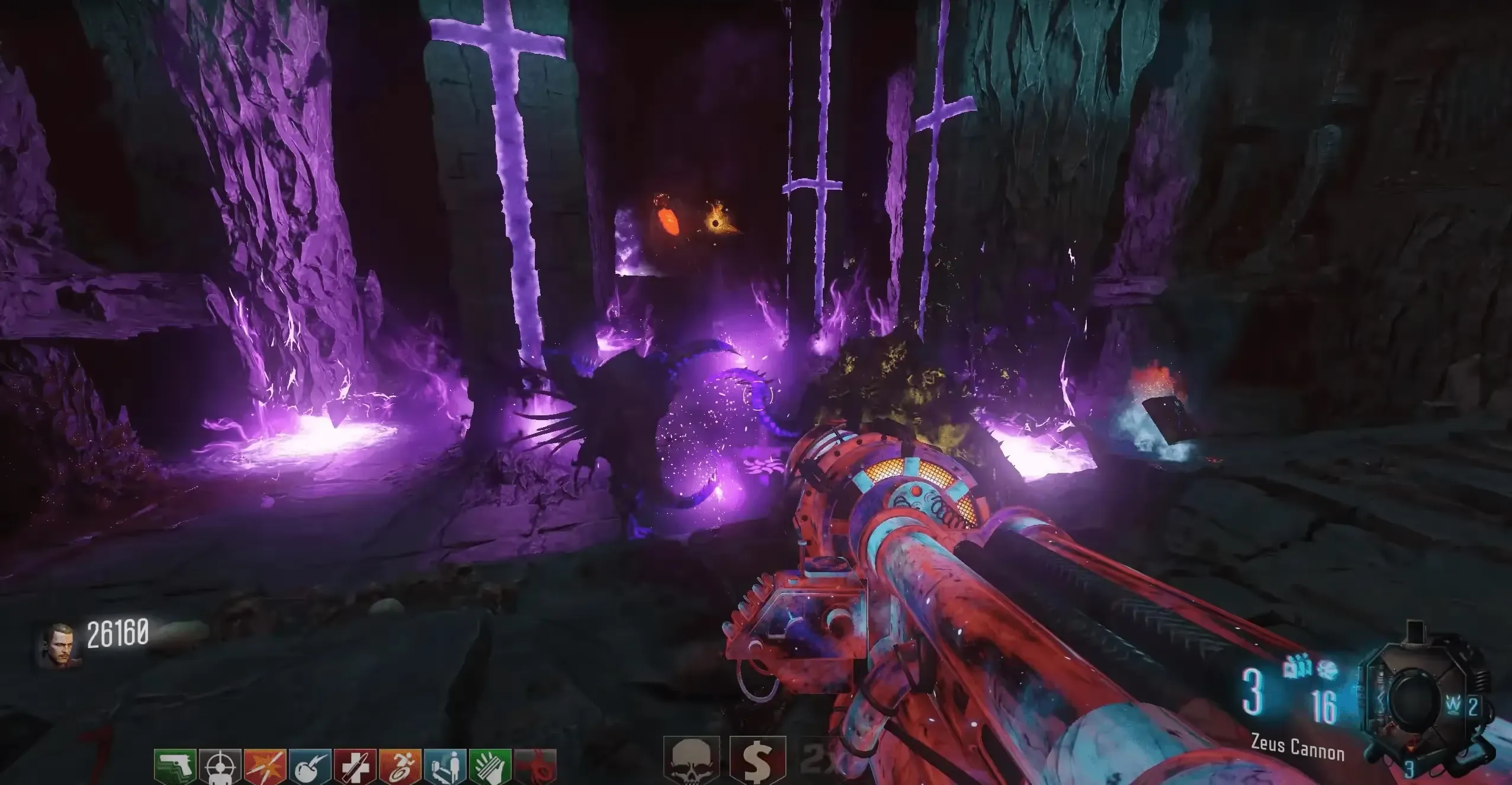Select the Widow's Wine grenade W icon
Viewport: 1512px width, 785px height.
tap(1454, 707)
